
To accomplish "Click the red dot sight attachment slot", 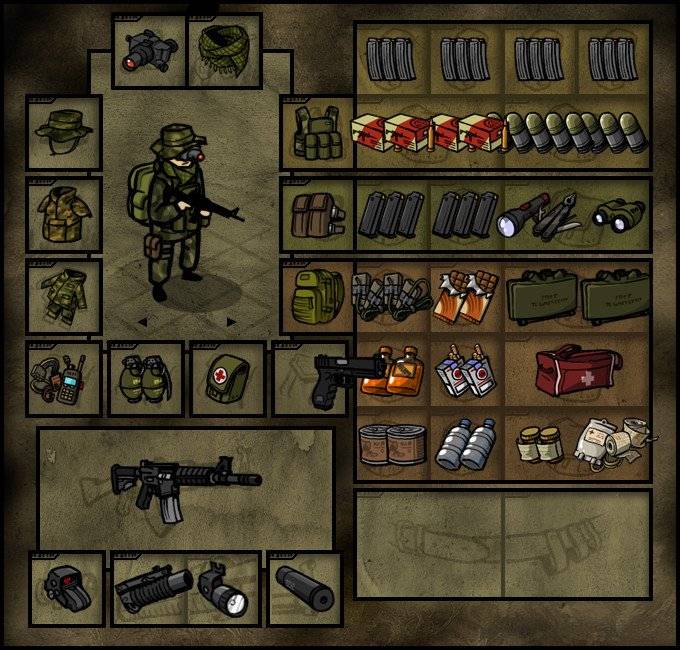I will [x=66, y=589].
